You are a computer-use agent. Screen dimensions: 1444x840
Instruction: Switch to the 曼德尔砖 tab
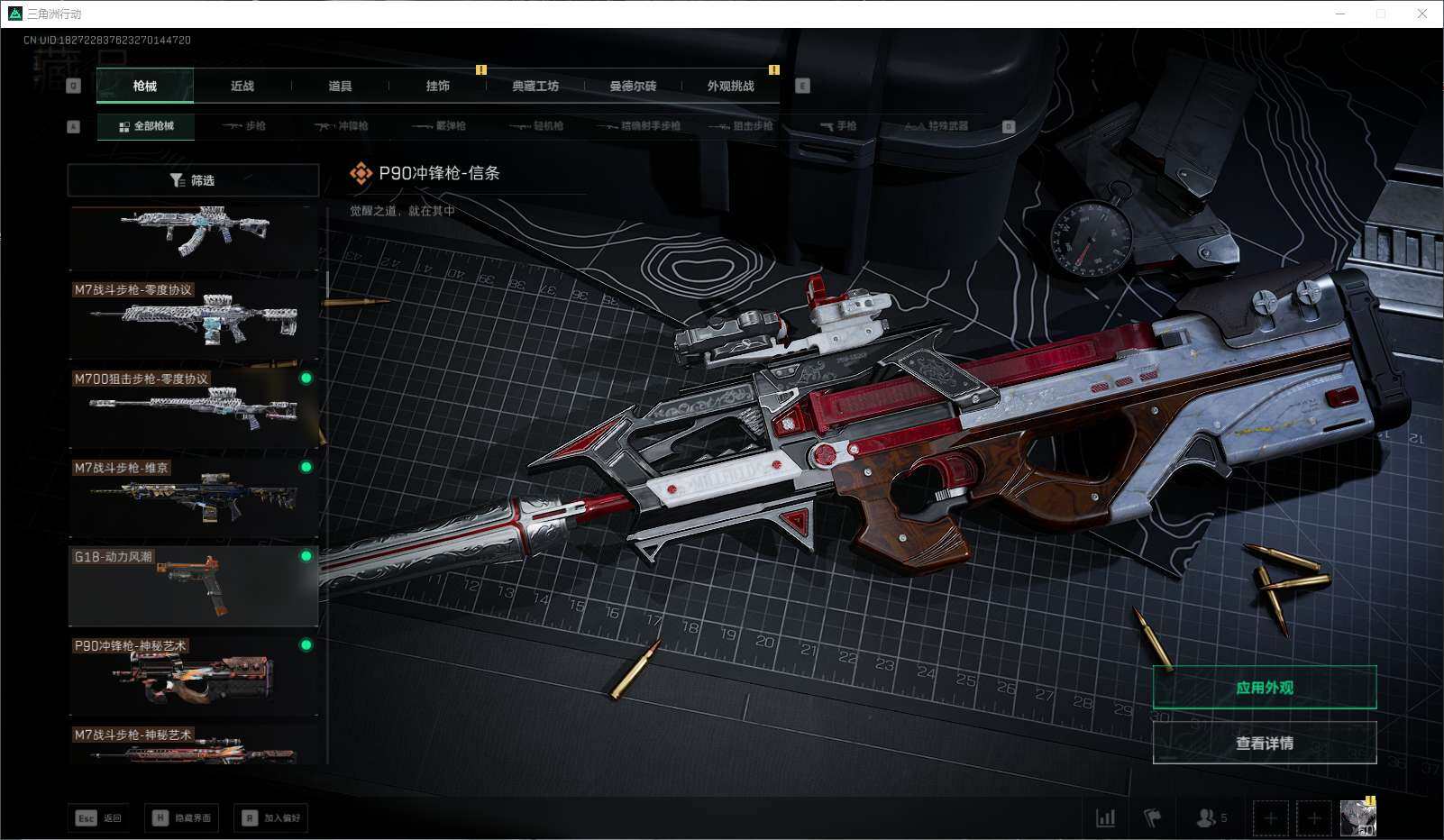(633, 87)
